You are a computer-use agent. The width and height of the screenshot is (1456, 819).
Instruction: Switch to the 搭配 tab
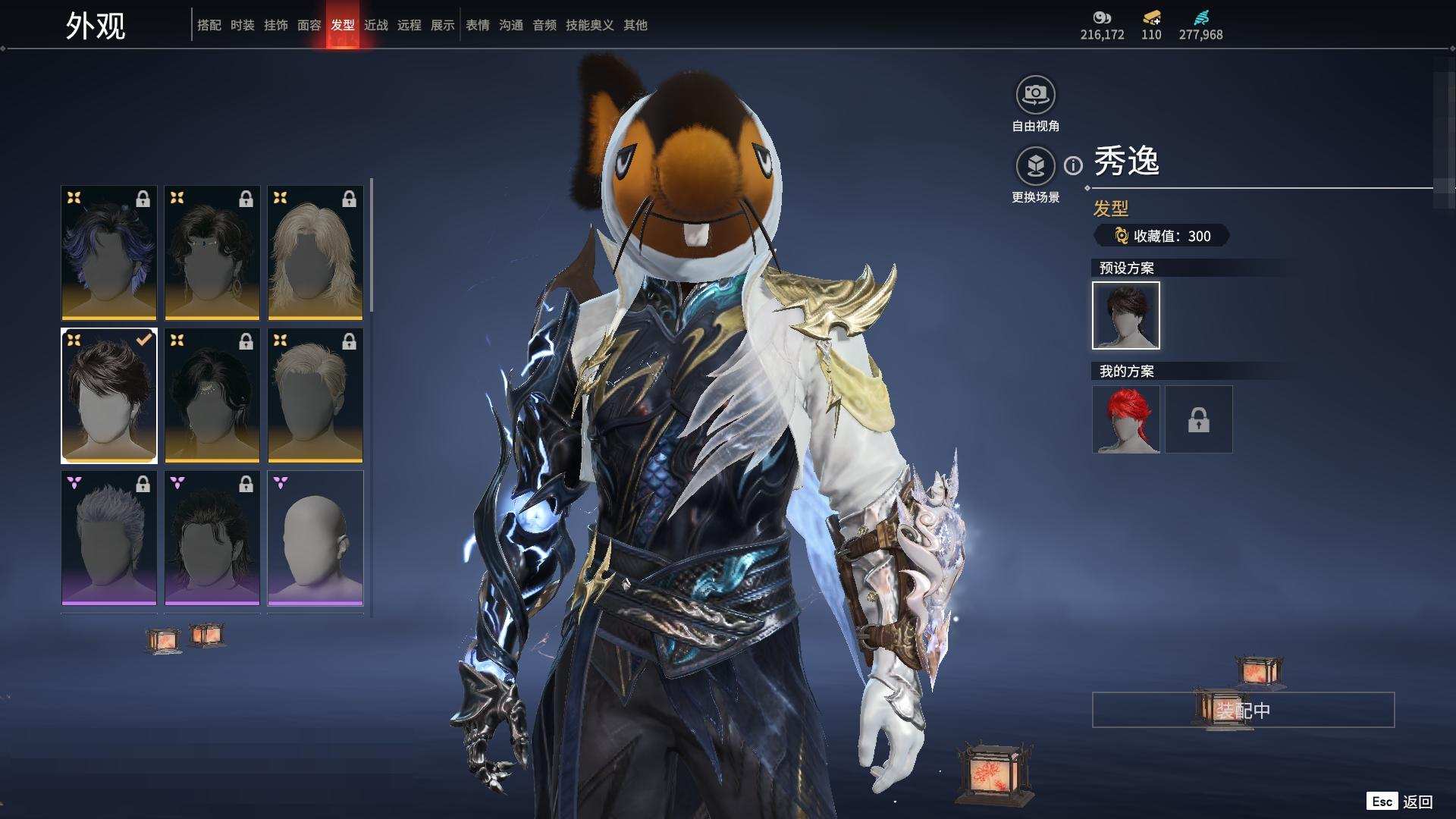209,25
